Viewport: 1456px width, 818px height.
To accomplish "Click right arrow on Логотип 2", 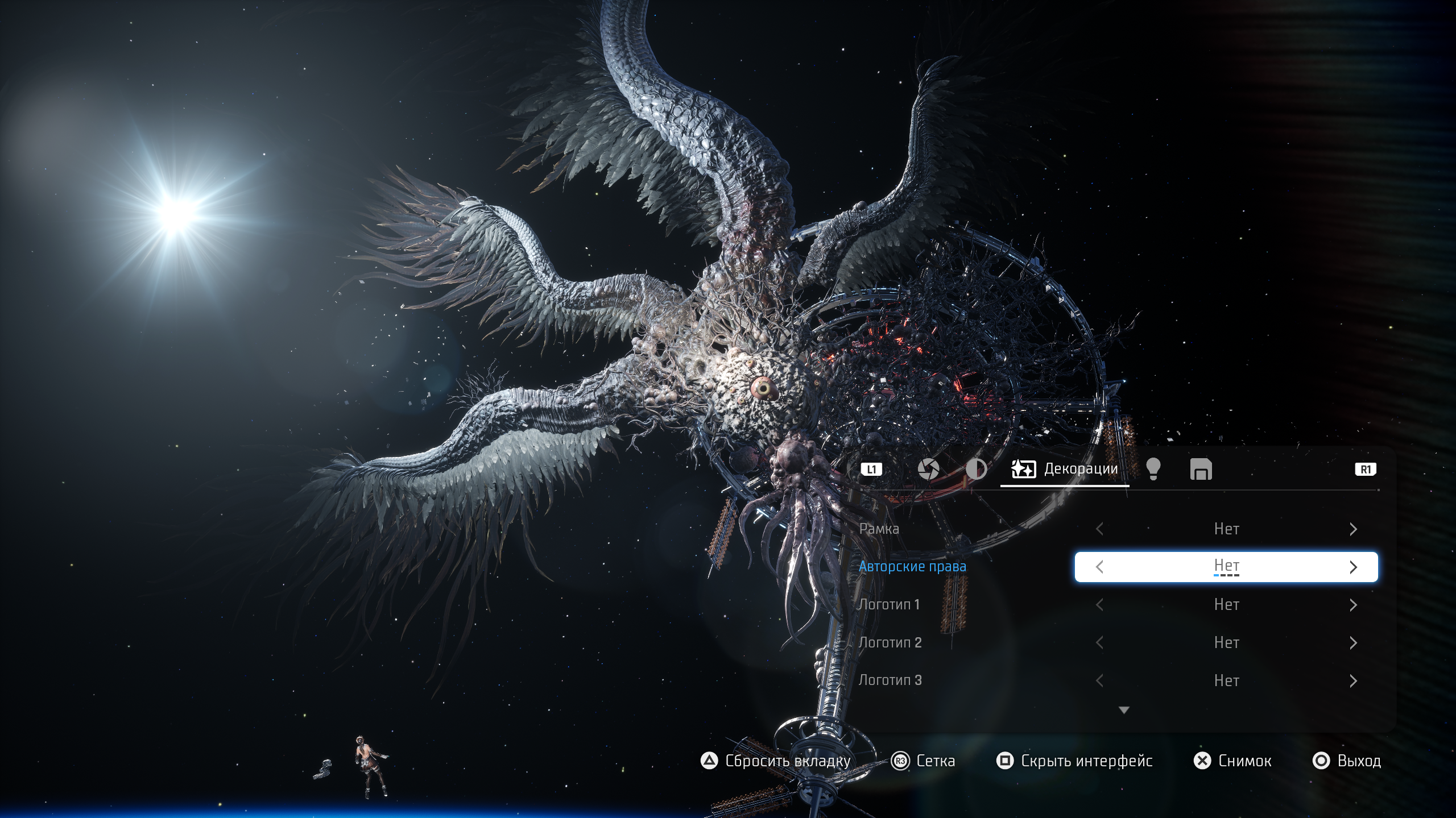I will [1353, 643].
